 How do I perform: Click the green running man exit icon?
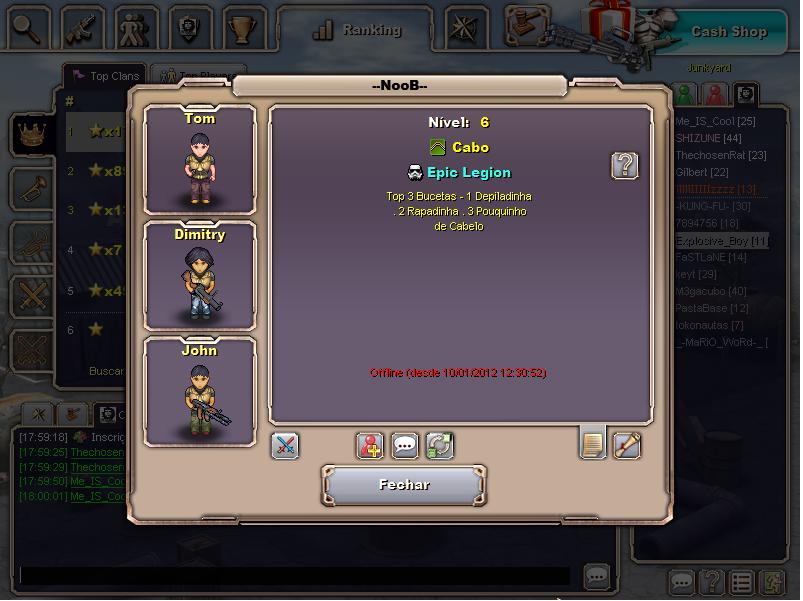point(773,582)
